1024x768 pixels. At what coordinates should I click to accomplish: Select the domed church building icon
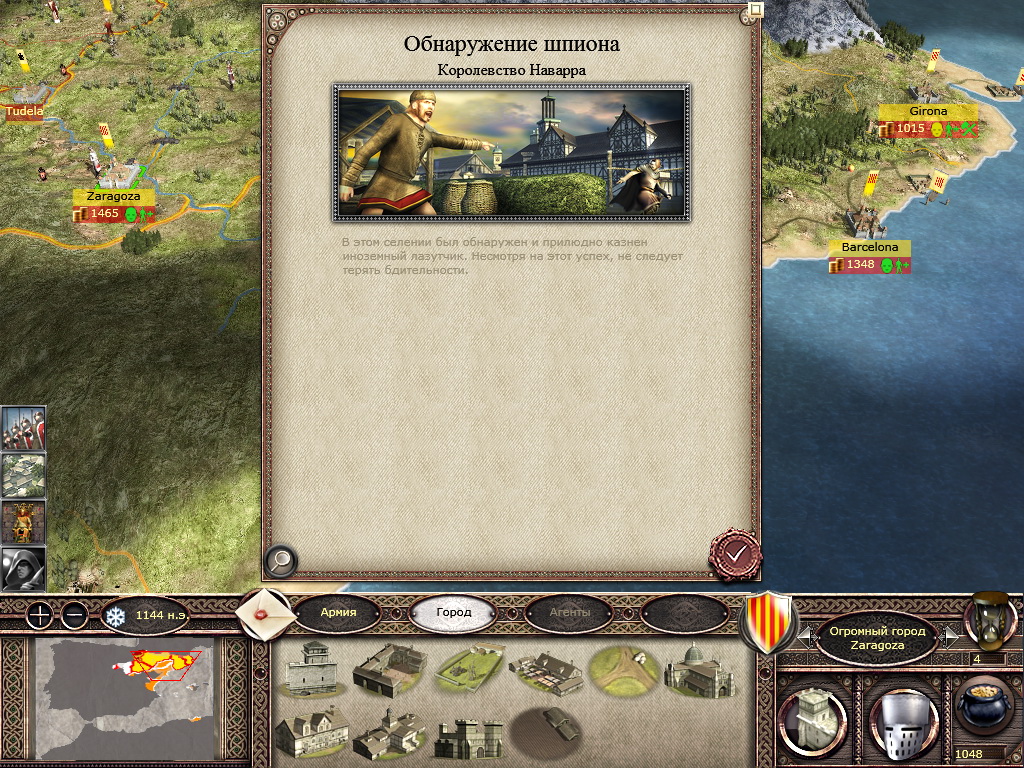[699, 669]
